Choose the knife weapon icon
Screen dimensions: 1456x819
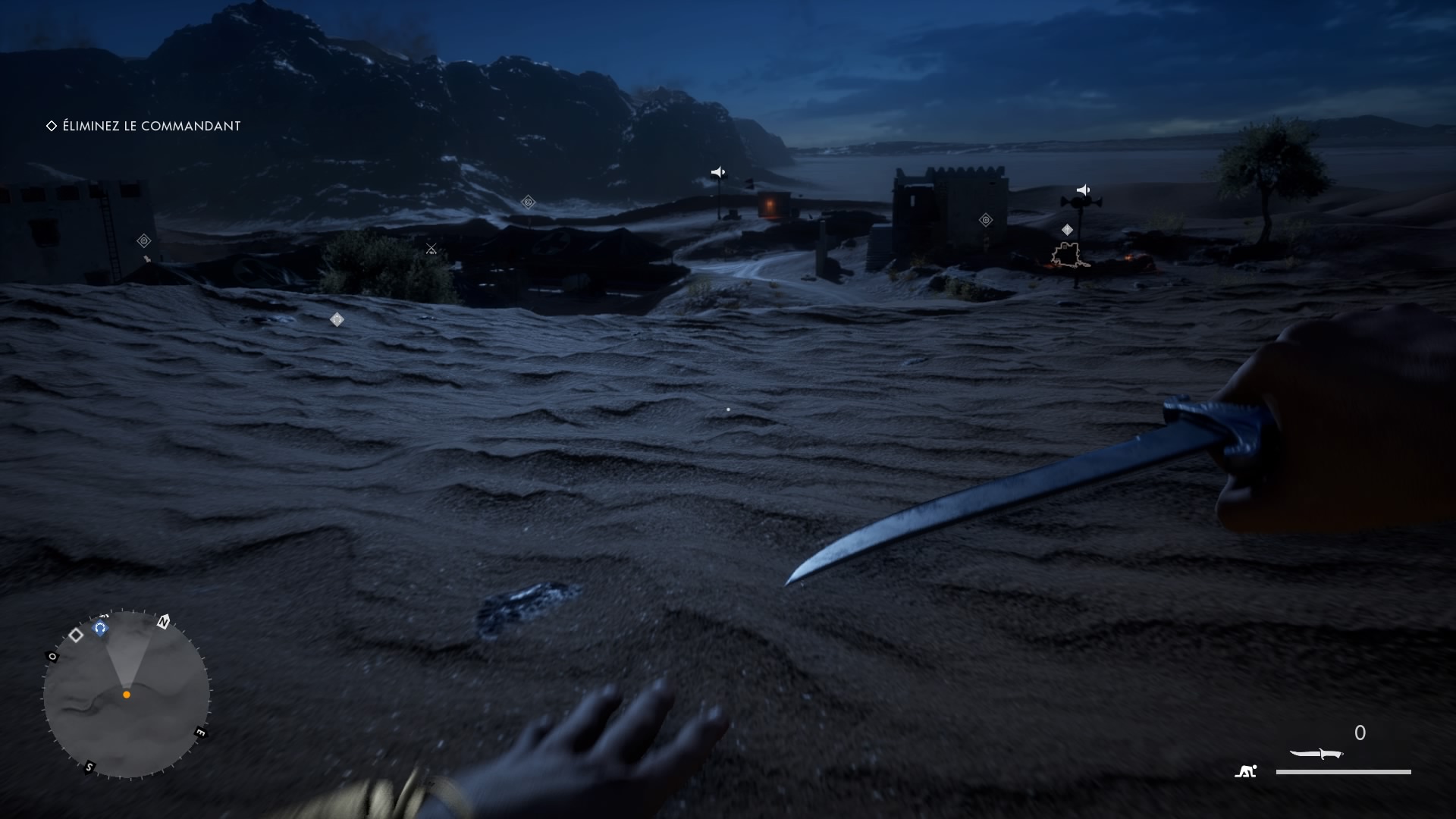tap(1316, 754)
